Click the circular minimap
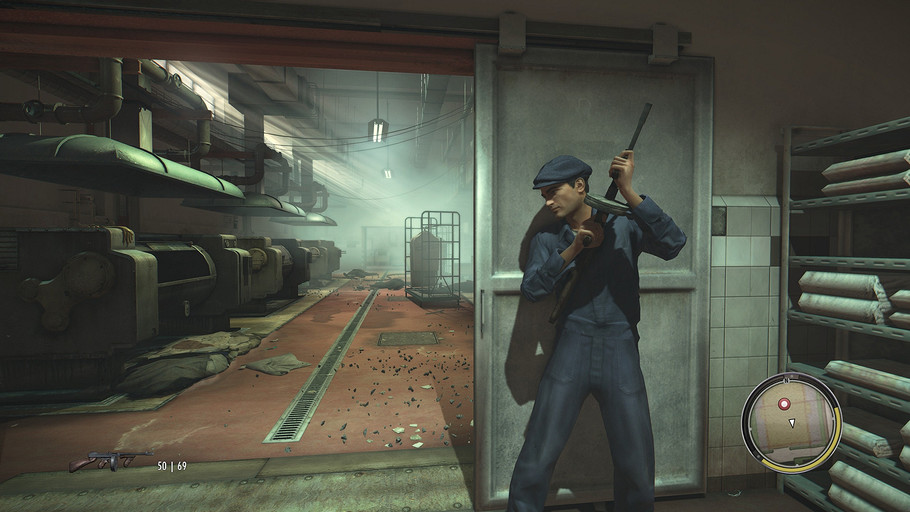Image resolution: width=910 pixels, height=512 pixels. pyautogui.click(x=791, y=418)
